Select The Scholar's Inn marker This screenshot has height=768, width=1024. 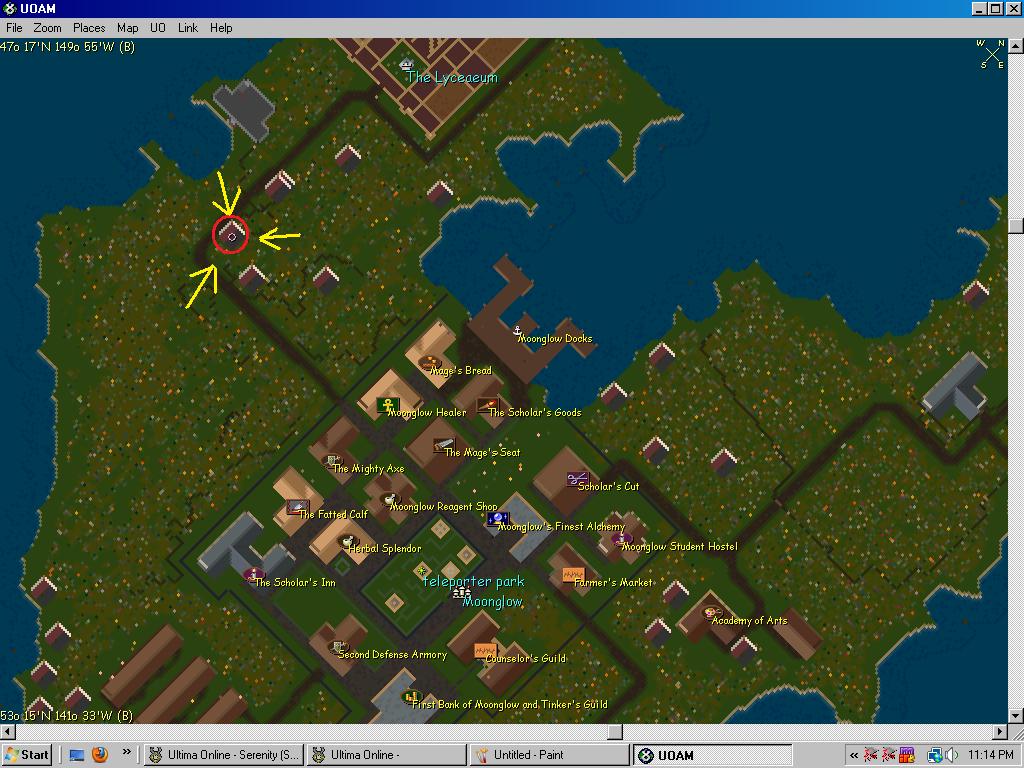[x=254, y=575]
